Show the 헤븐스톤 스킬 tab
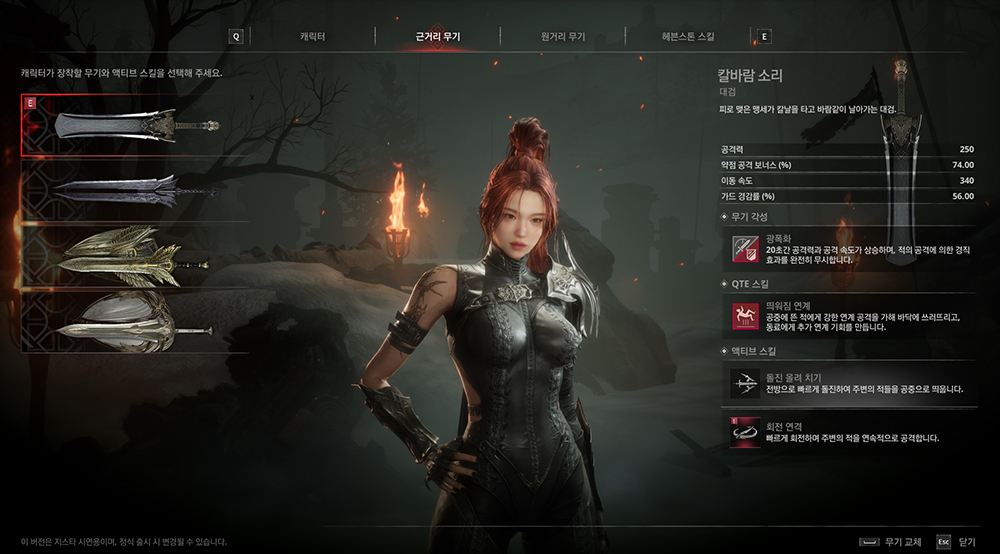The width and height of the screenshot is (1000, 554). point(687,37)
